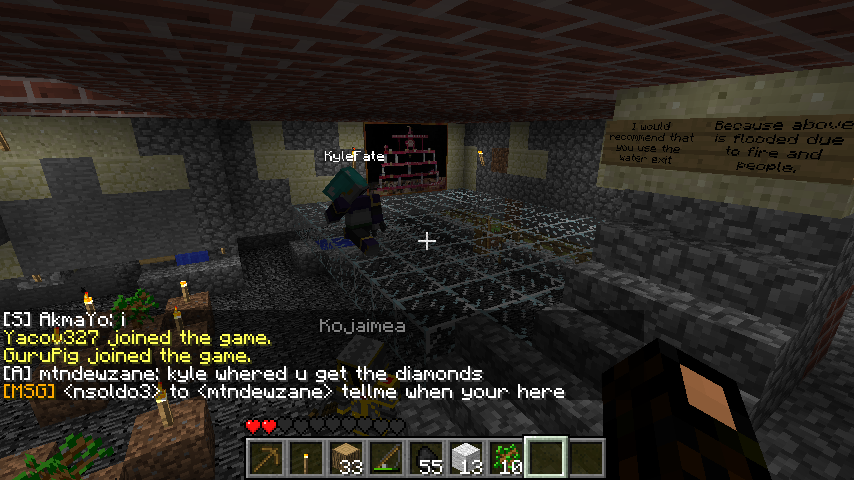Pick the white block stack of 13
The height and width of the screenshot is (480, 854).
click(x=466, y=458)
